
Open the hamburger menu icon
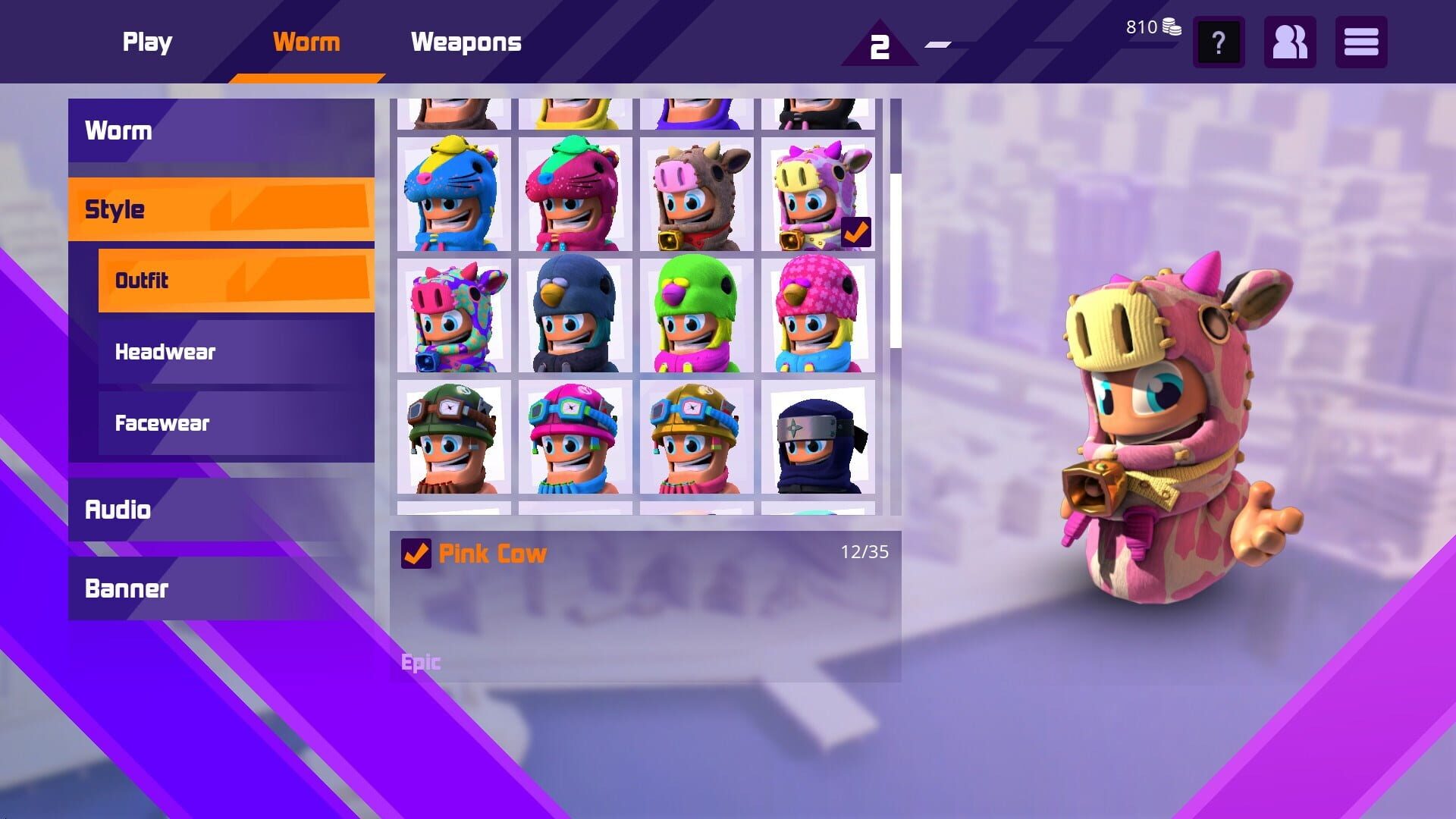click(1361, 43)
